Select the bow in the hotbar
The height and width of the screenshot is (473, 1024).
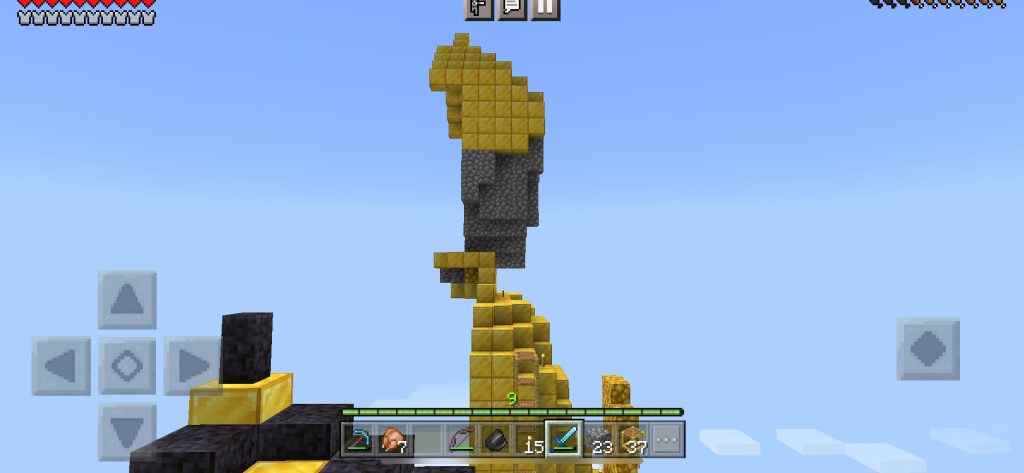(461, 439)
